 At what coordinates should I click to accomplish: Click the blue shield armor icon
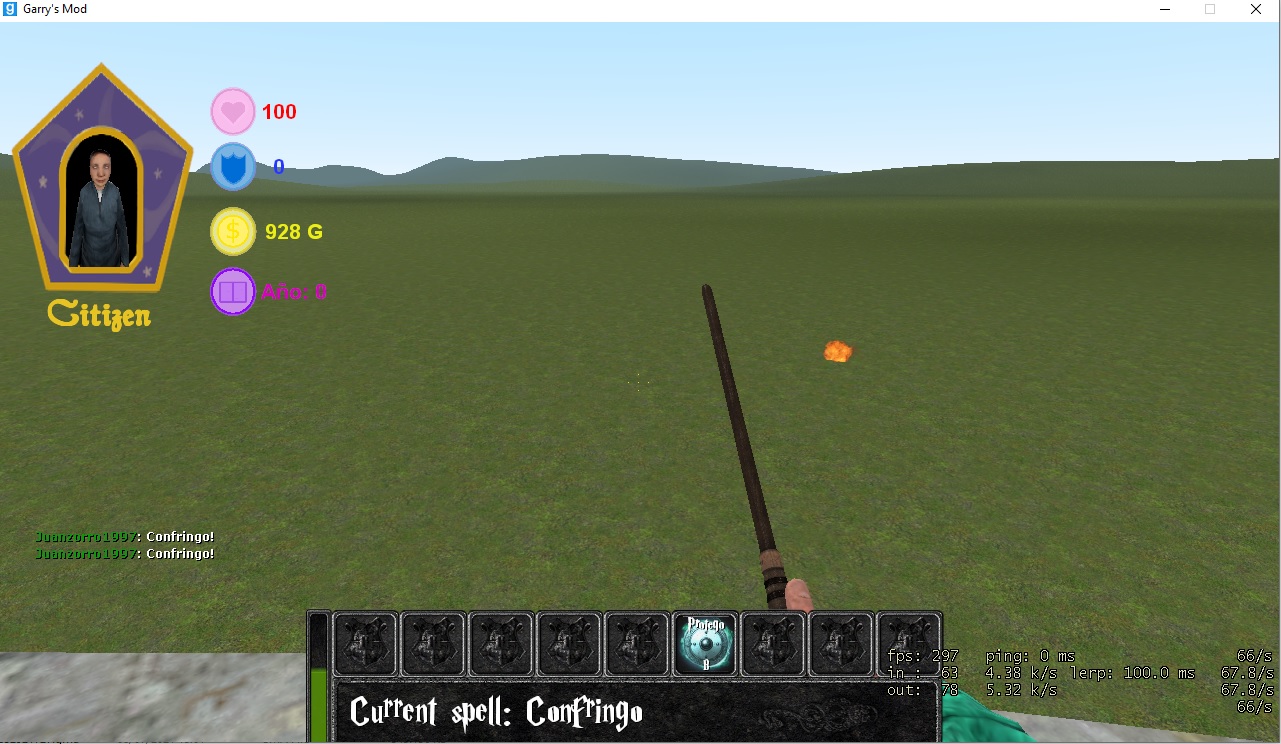click(232, 166)
